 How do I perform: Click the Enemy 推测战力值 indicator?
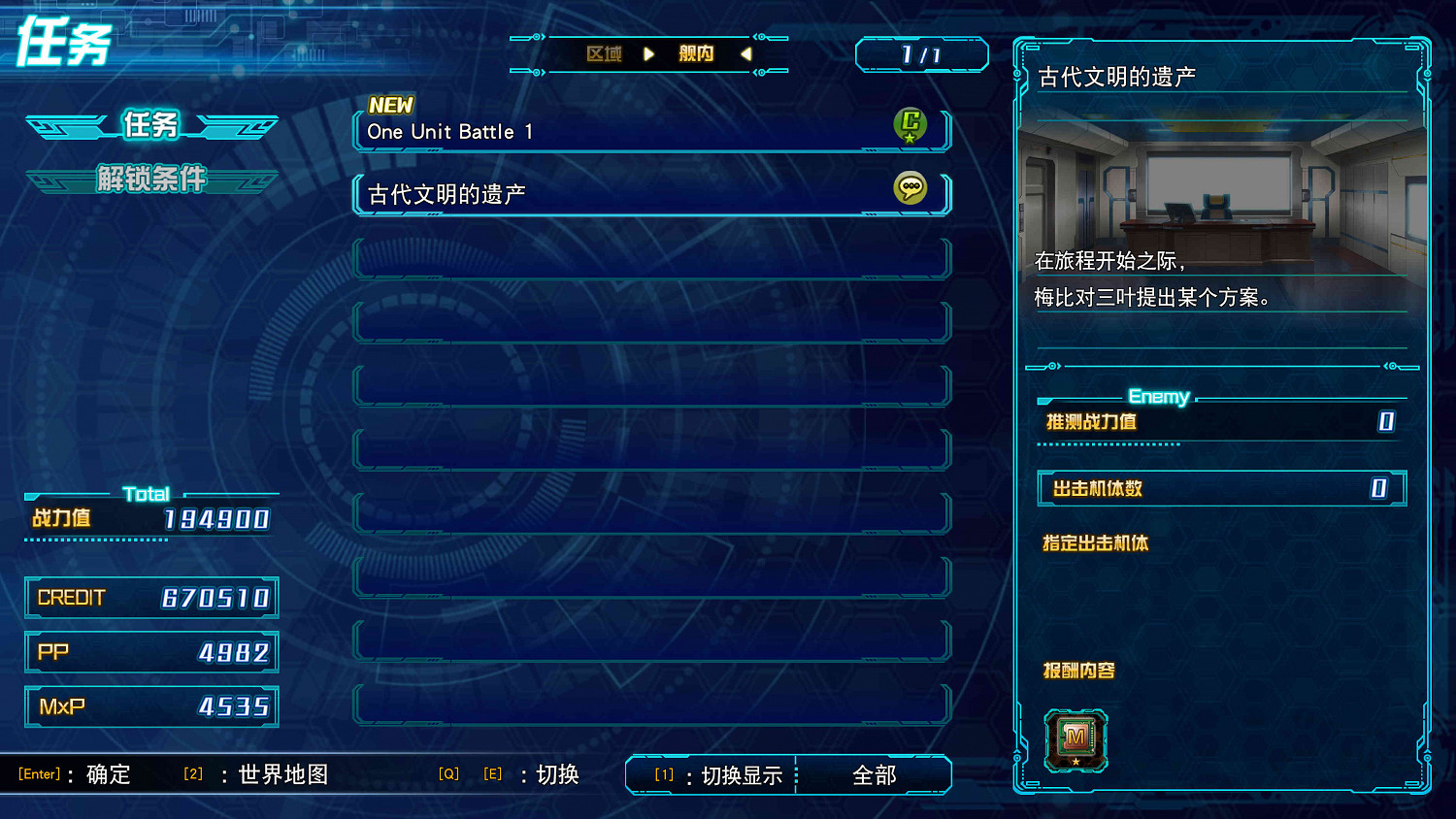(x=1218, y=422)
